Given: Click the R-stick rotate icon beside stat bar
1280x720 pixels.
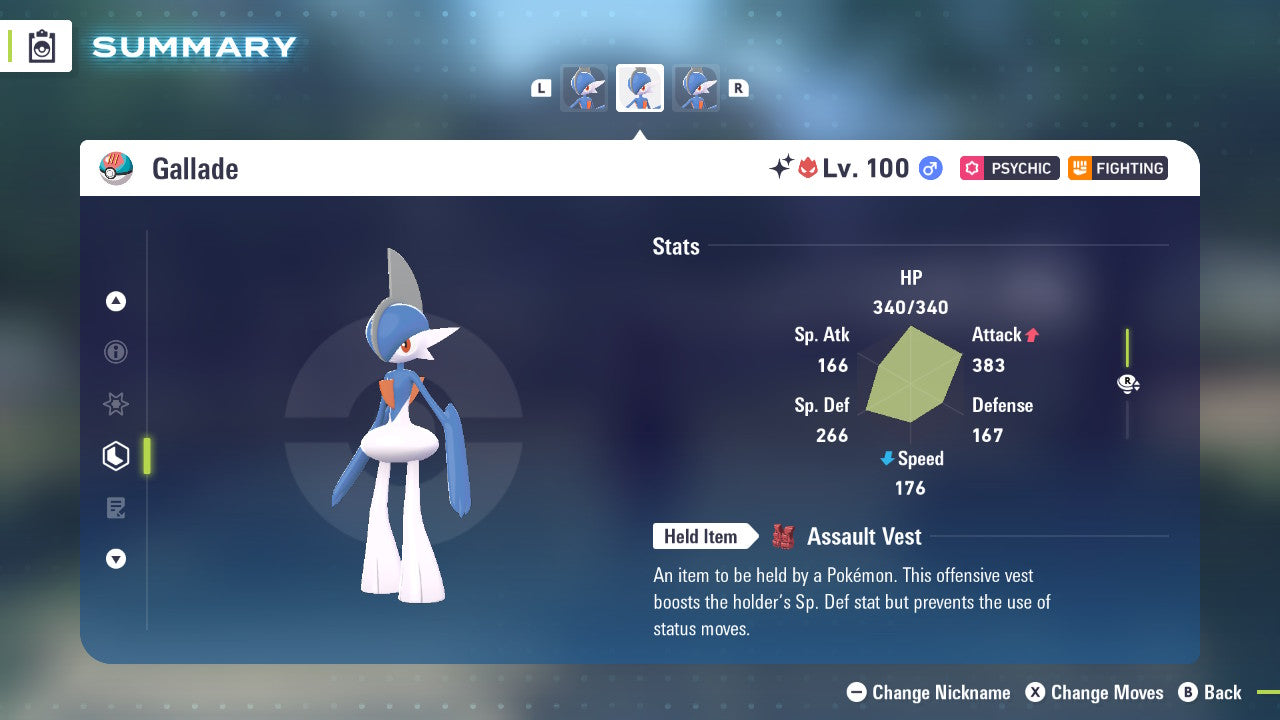Looking at the screenshot, I should coord(1128,383).
